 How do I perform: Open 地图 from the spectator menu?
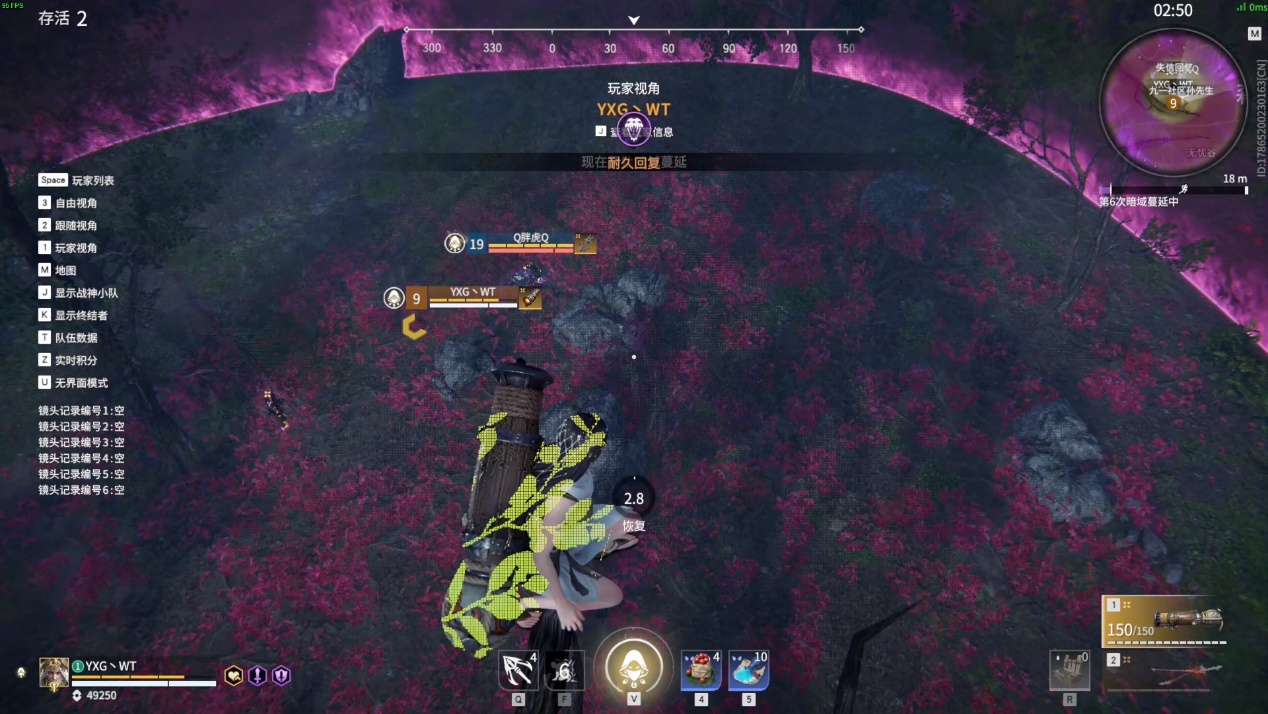[x=65, y=271]
